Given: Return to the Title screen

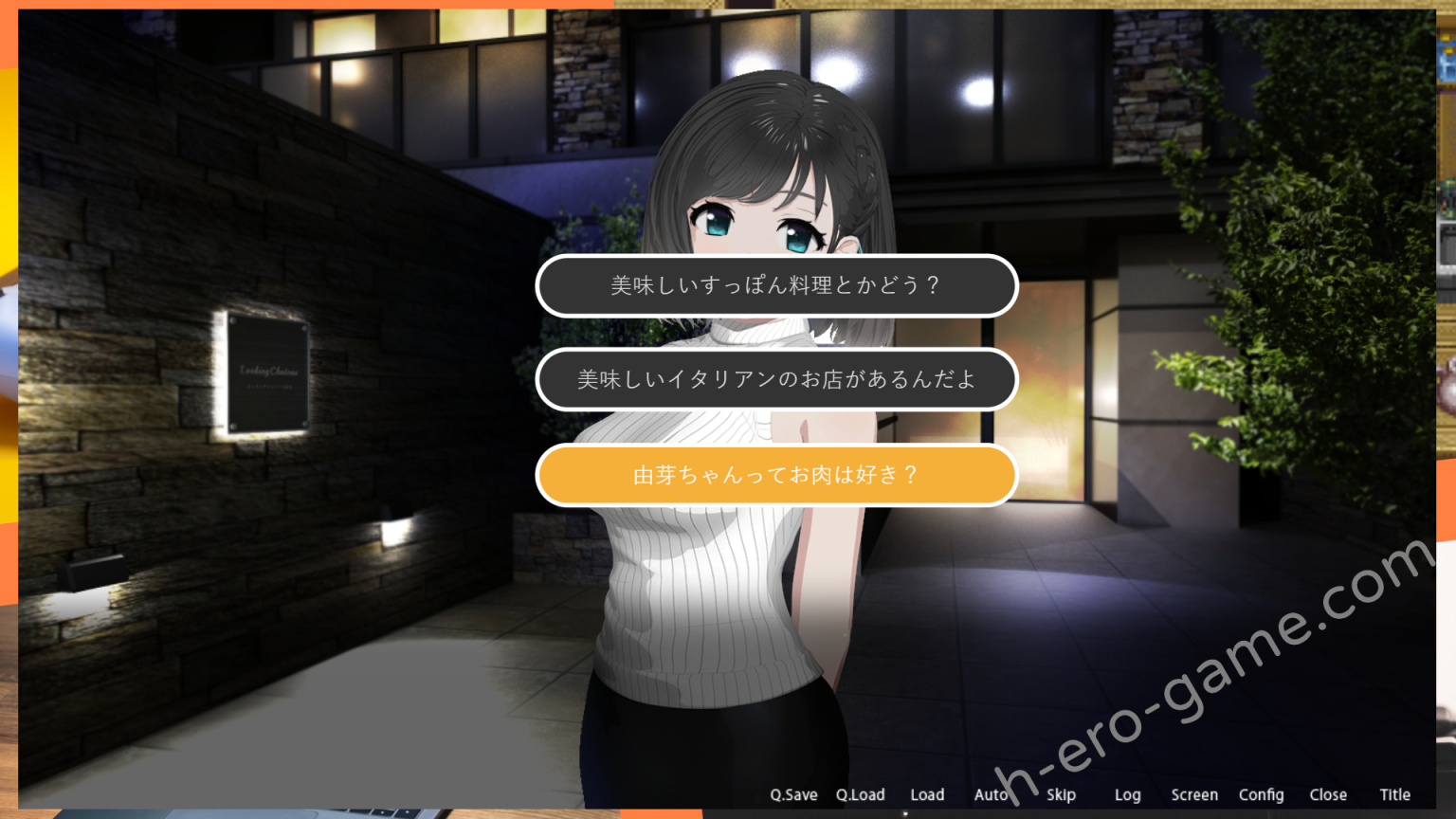Looking at the screenshot, I should pyautogui.click(x=1394, y=794).
